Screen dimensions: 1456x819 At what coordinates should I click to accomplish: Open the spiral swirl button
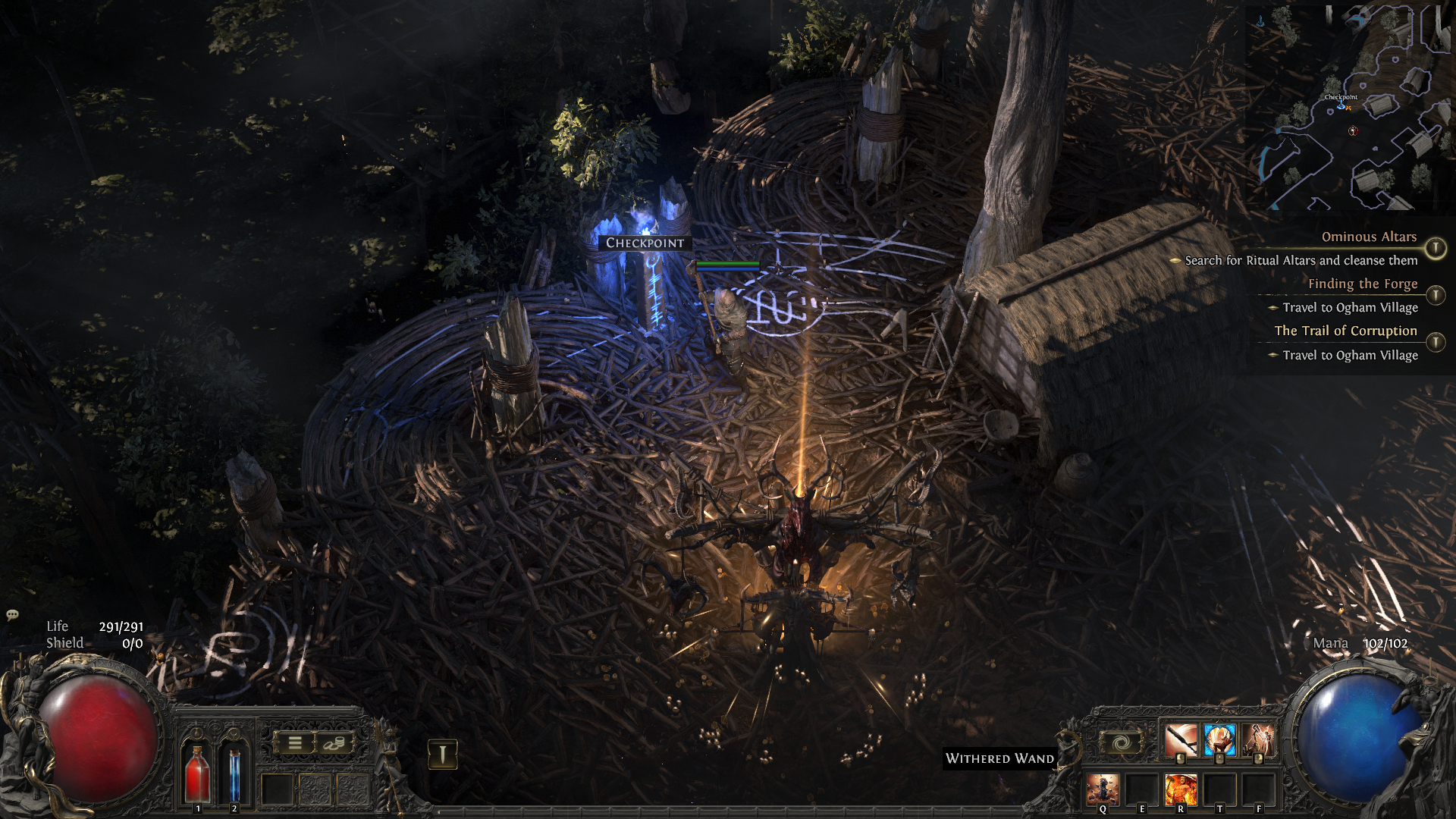[1122, 743]
